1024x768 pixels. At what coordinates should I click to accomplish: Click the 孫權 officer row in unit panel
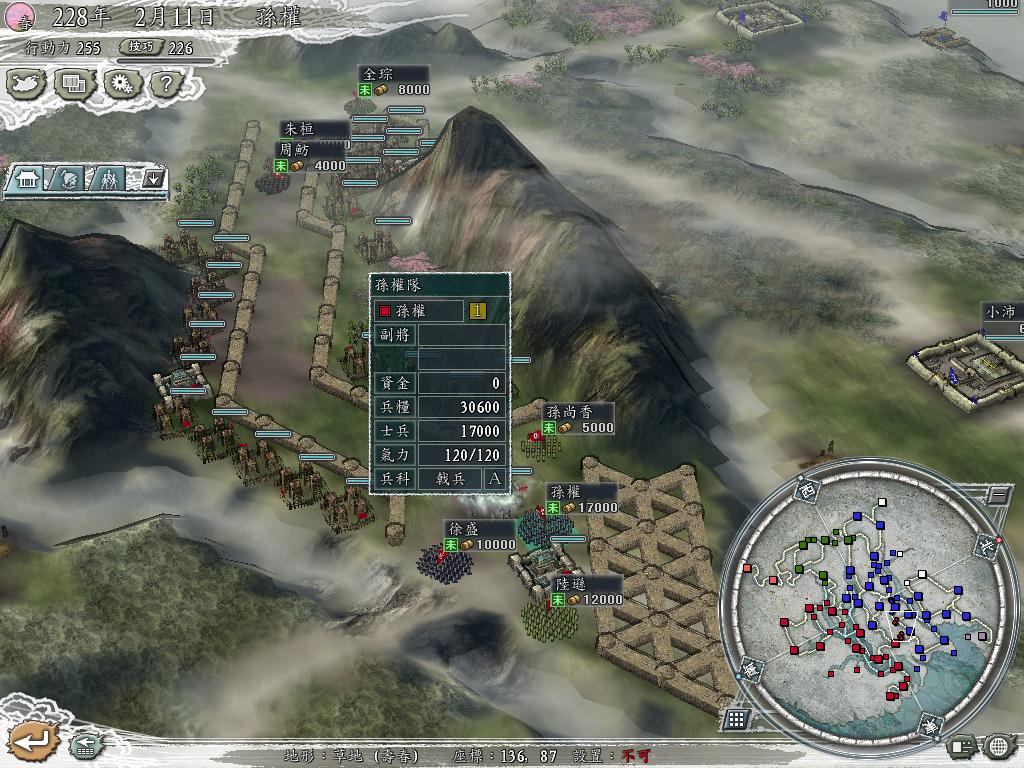pos(419,311)
